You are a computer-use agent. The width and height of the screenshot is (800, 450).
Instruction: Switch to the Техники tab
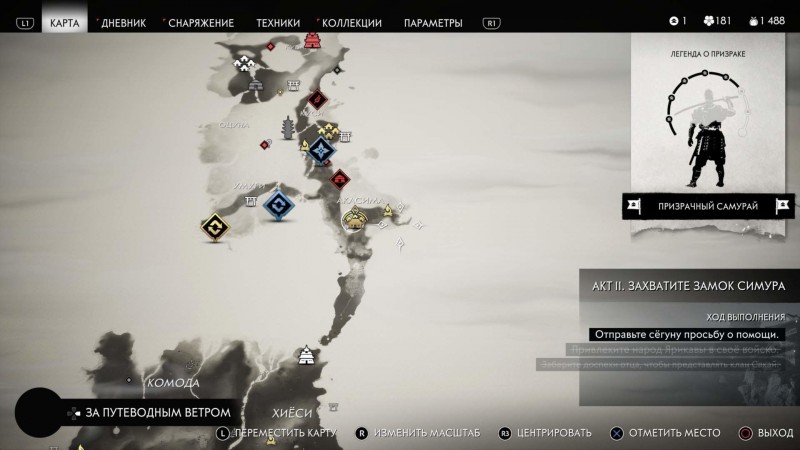click(277, 22)
